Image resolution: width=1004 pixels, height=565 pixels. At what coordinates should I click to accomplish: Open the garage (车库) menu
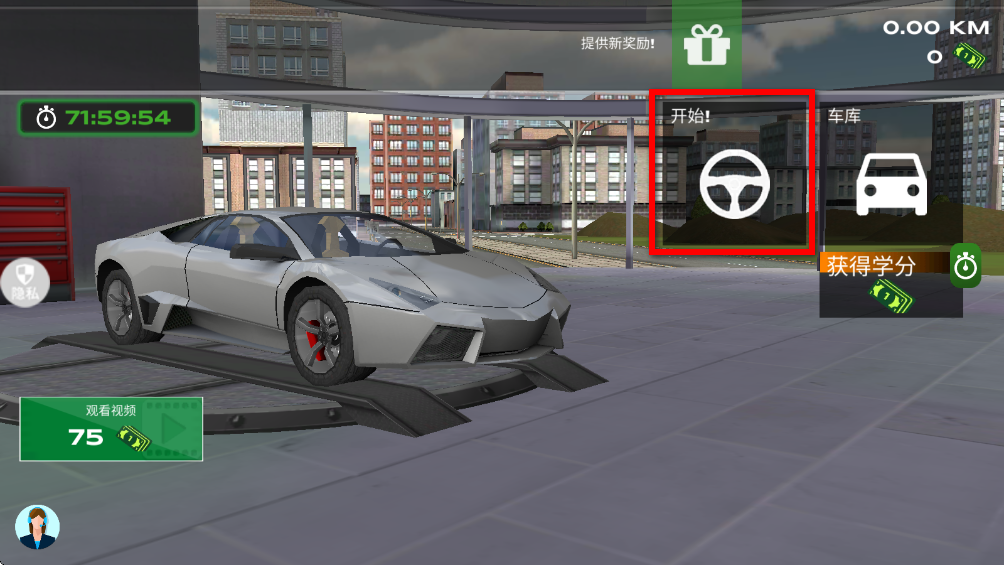click(891, 180)
